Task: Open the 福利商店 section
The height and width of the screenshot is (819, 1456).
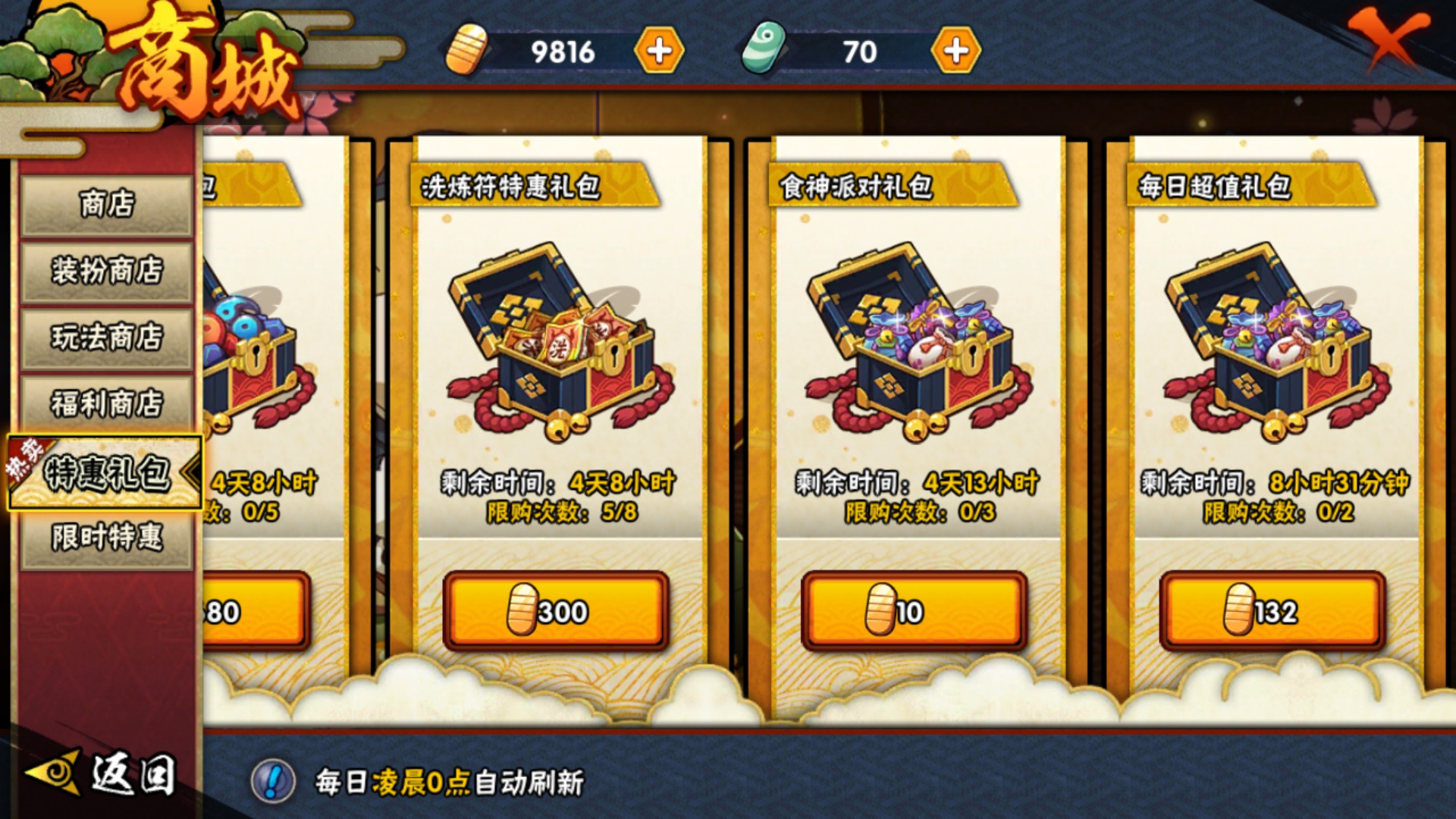Action: coord(106,401)
